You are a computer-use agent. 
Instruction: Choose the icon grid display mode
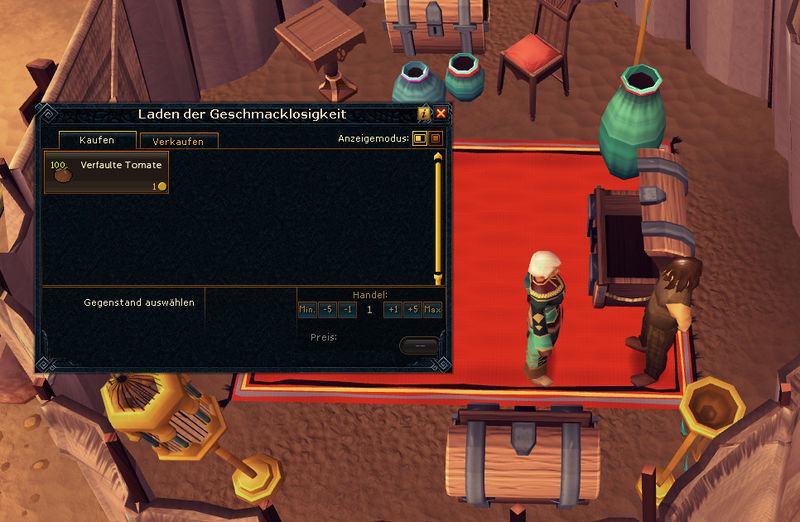pyautogui.click(x=436, y=138)
